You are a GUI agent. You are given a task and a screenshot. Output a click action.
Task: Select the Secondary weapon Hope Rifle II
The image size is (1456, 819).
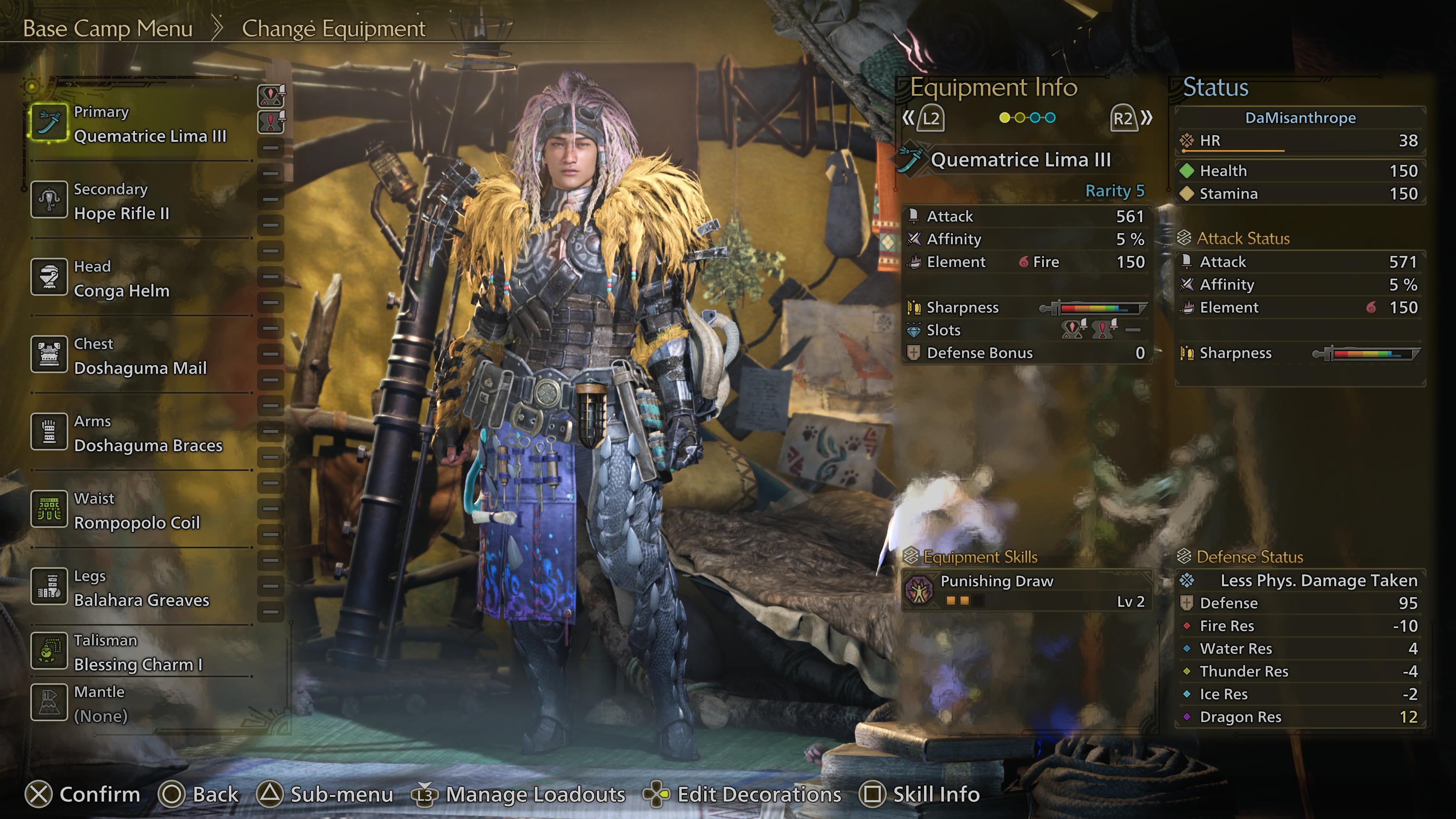coord(141,202)
